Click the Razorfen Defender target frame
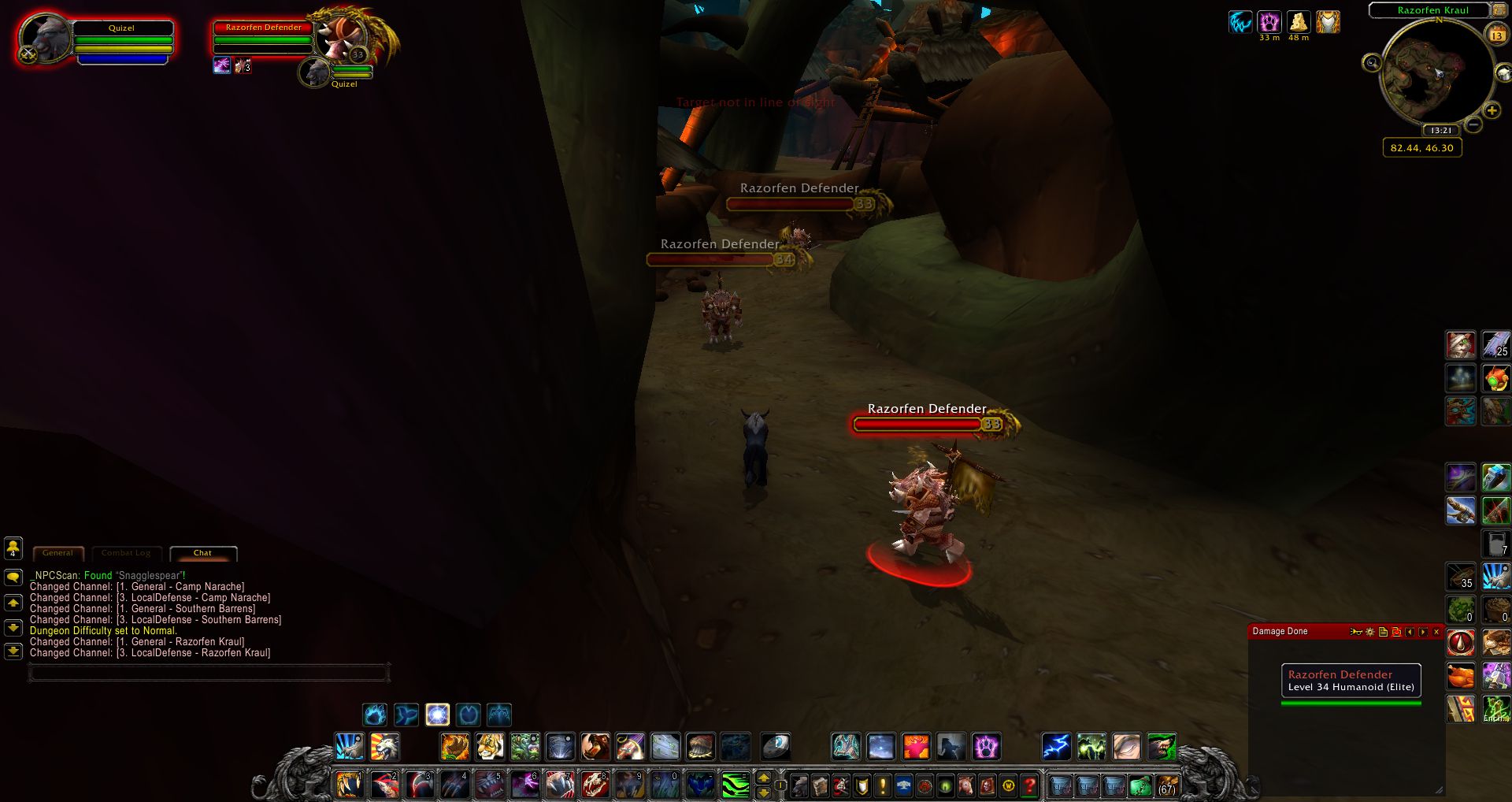Screen dimensions: 1512x802 click(264, 39)
